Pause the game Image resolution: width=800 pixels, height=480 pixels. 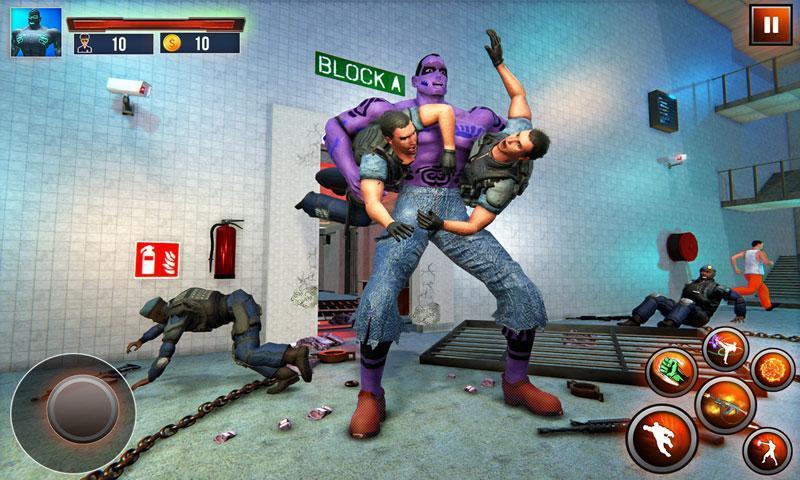[x=769, y=25]
